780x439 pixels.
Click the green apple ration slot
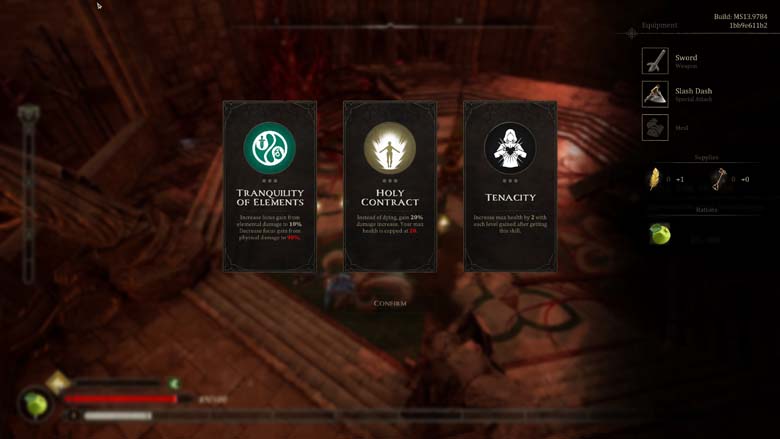click(659, 234)
